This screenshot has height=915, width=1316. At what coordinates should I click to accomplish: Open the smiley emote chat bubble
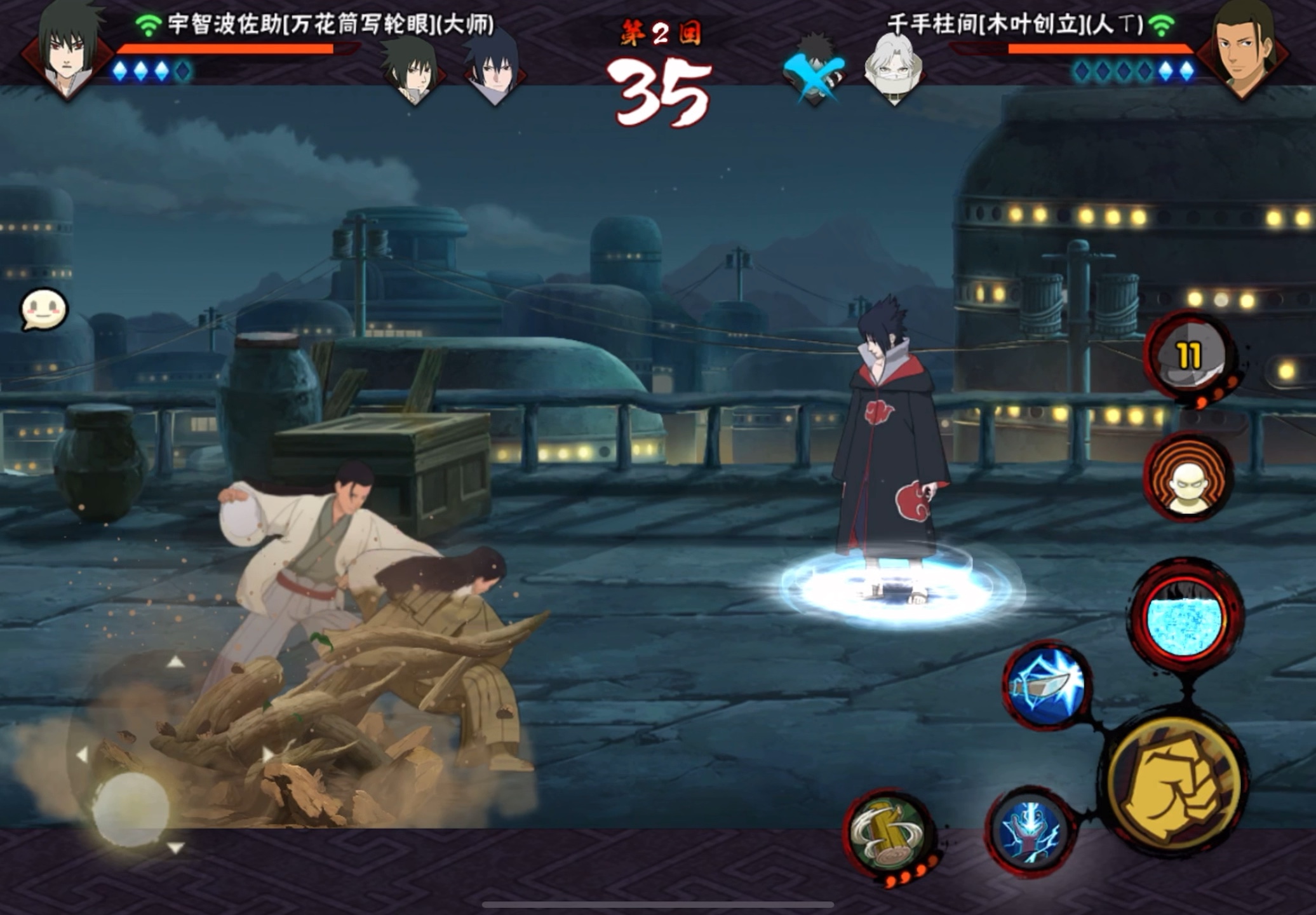point(44,310)
